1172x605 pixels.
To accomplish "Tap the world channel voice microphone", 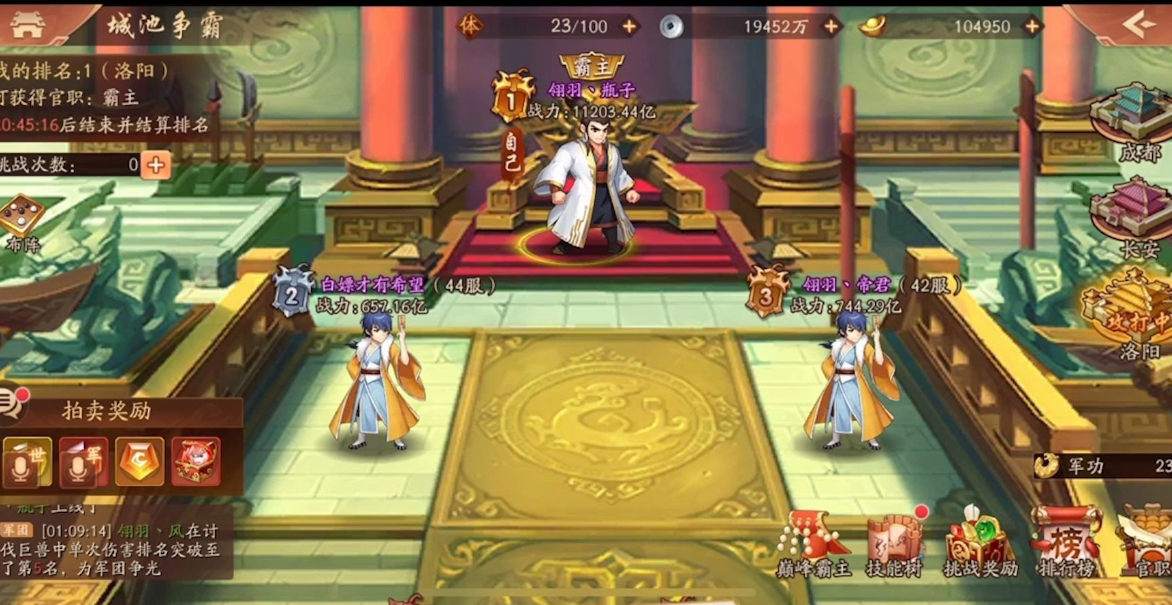I will point(27,462).
